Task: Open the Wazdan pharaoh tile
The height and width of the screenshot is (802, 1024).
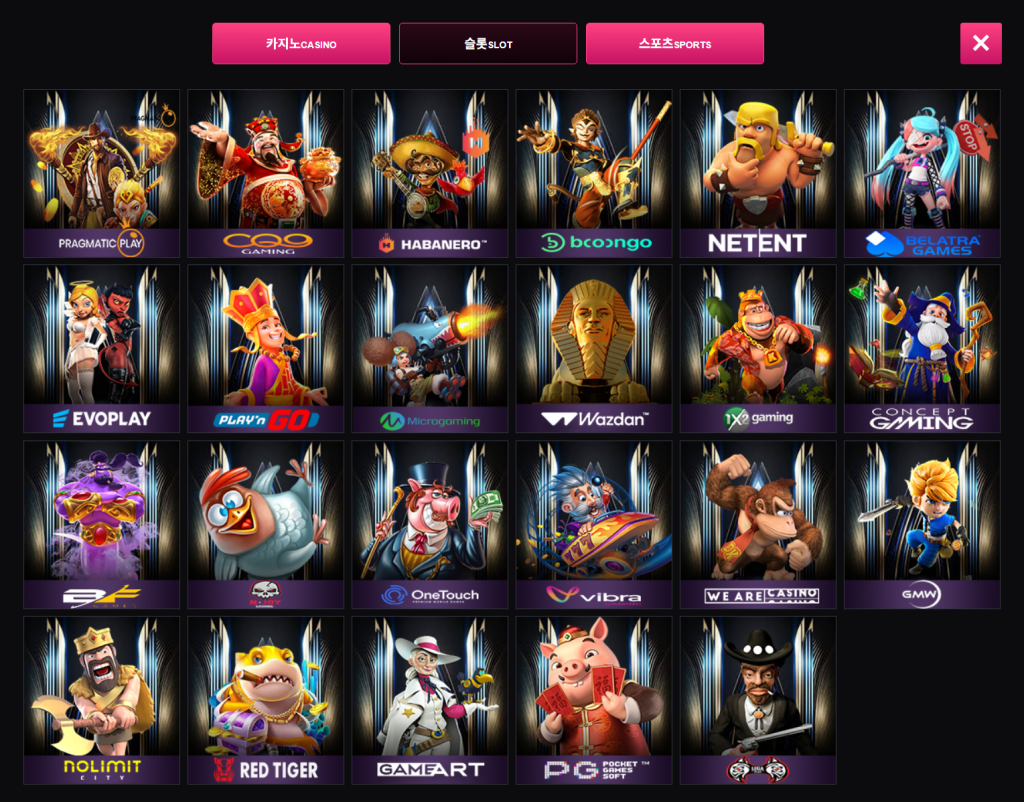Action: pyautogui.click(x=594, y=349)
